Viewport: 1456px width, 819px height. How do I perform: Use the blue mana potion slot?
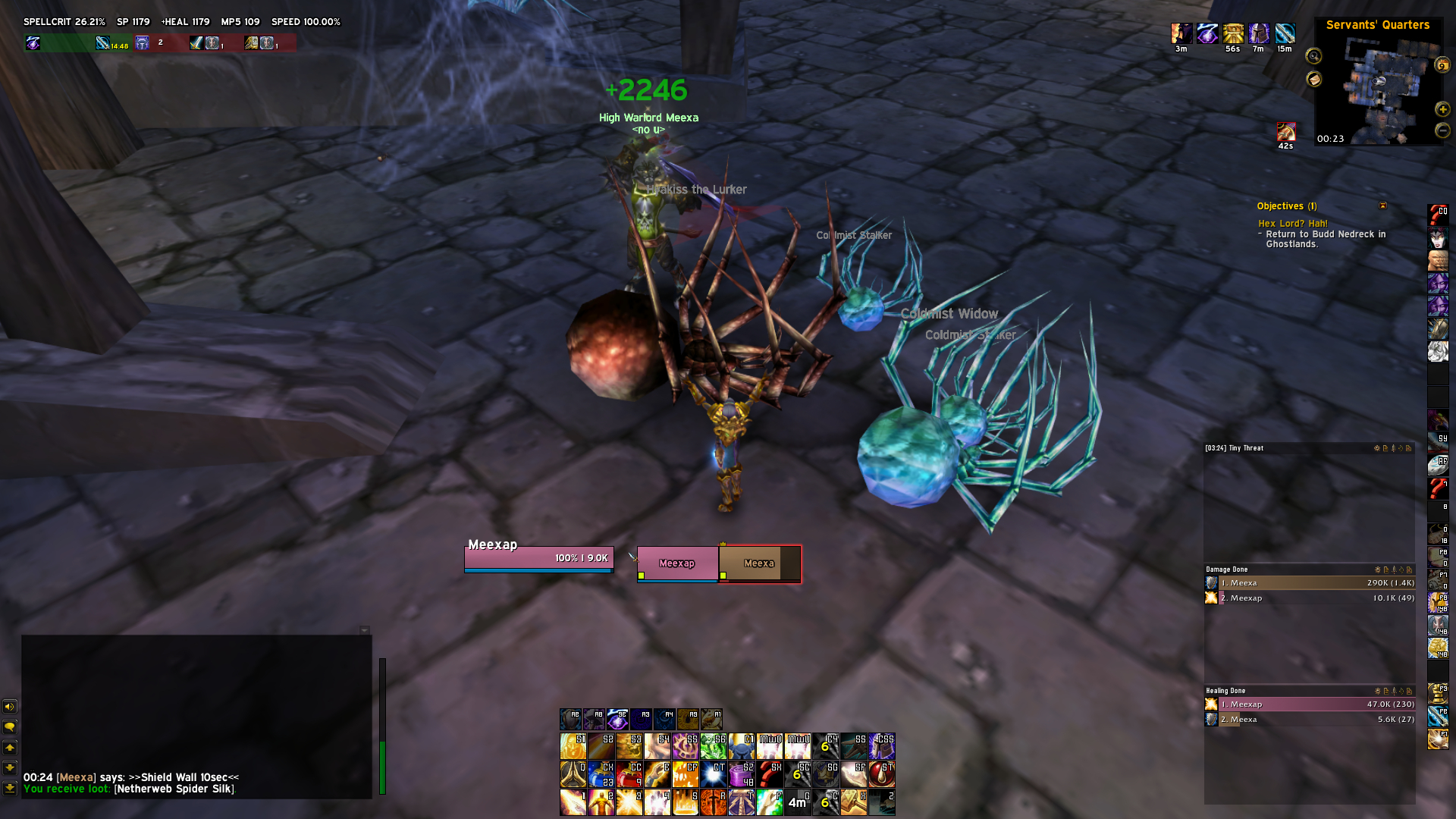point(601,774)
